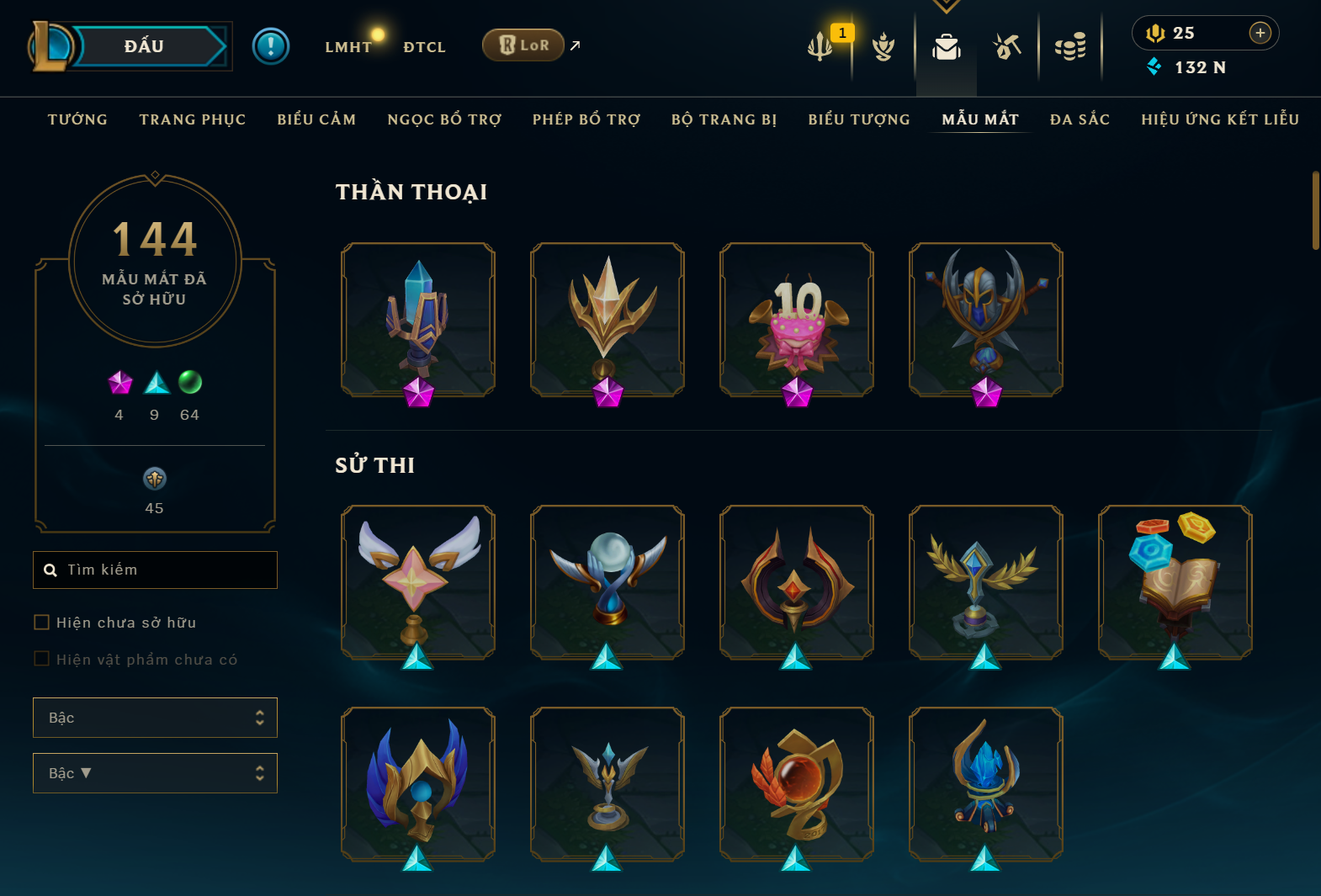This screenshot has height=896, width=1321.
Task: Select the crystal ball ward skin
Action: tap(607, 582)
